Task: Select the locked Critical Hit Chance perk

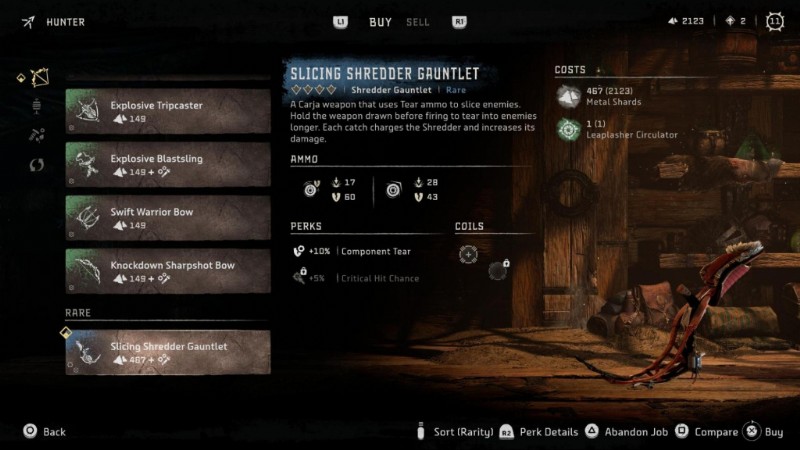Action: point(360,278)
